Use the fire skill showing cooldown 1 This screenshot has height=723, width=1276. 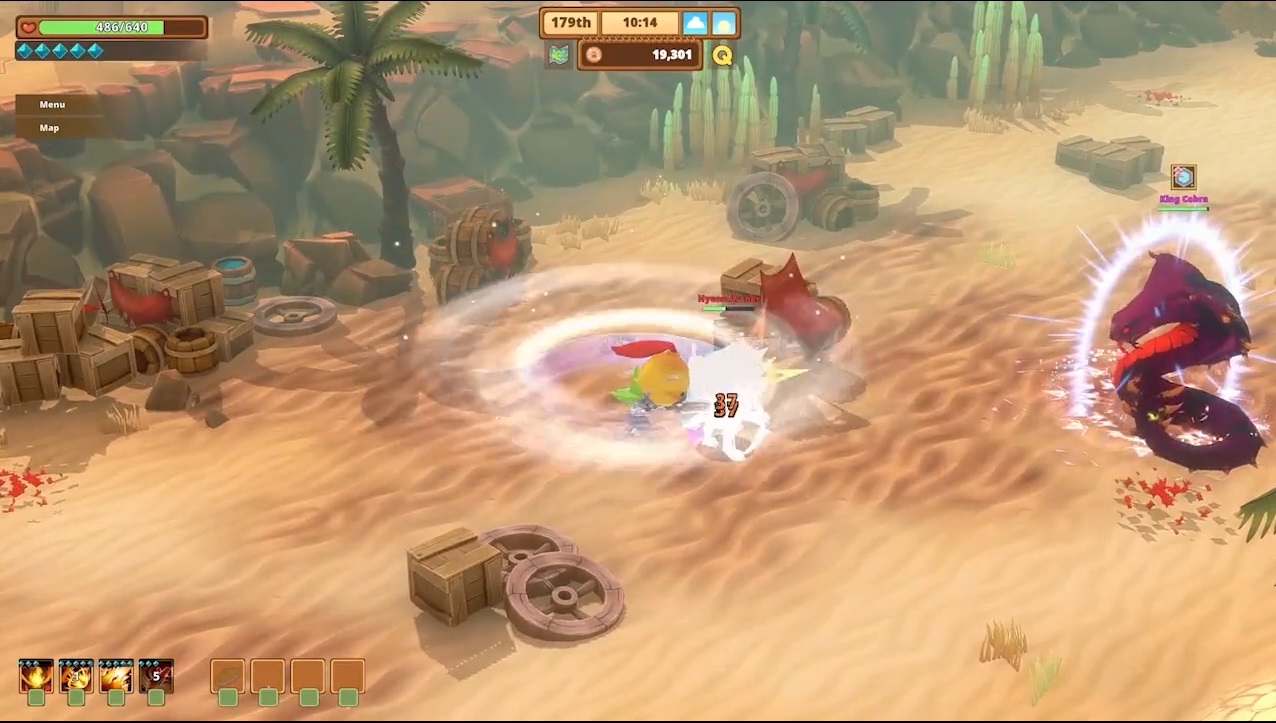(x=76, y=676)
